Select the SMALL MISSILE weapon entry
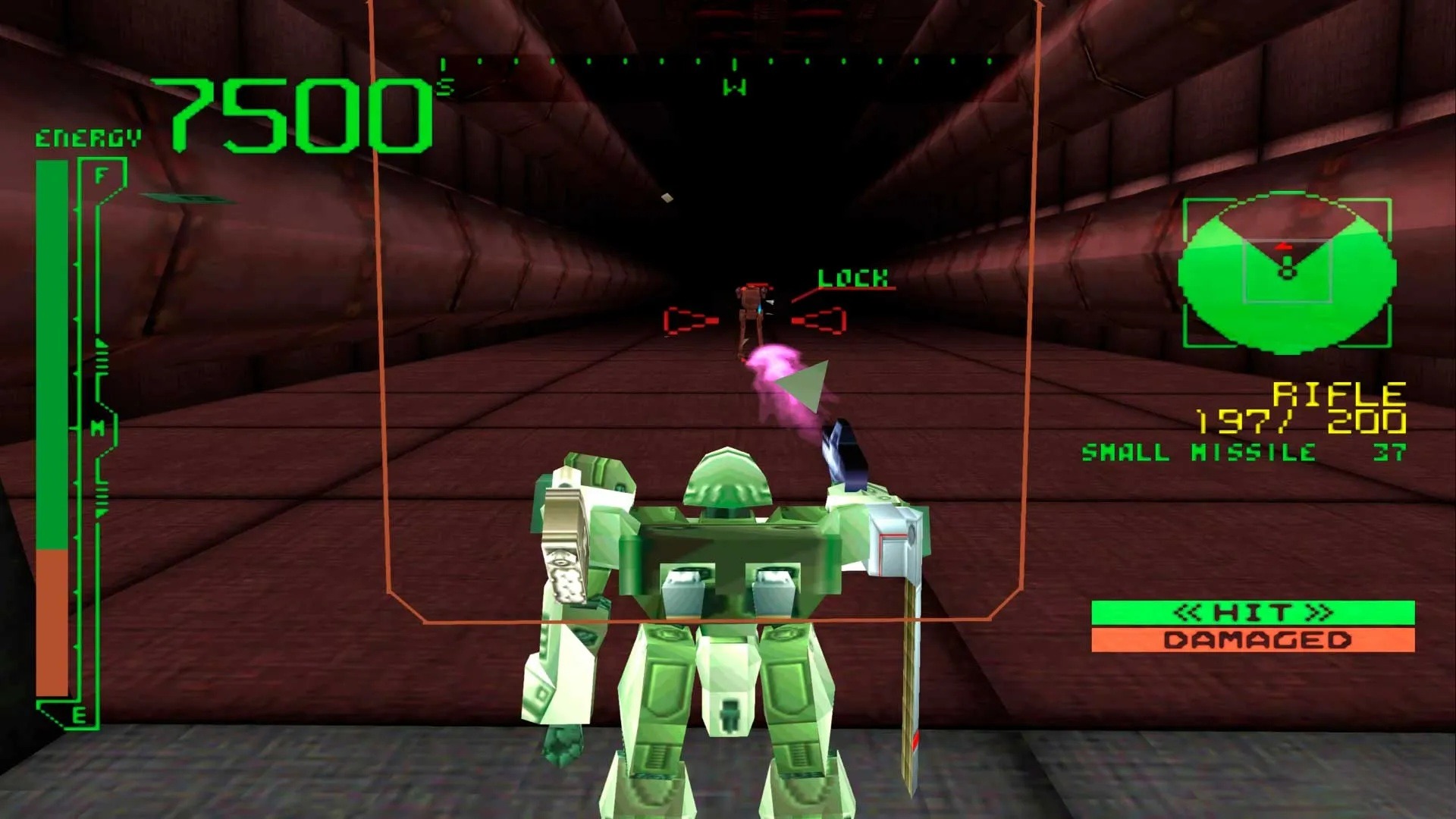 coord(1198,452)
